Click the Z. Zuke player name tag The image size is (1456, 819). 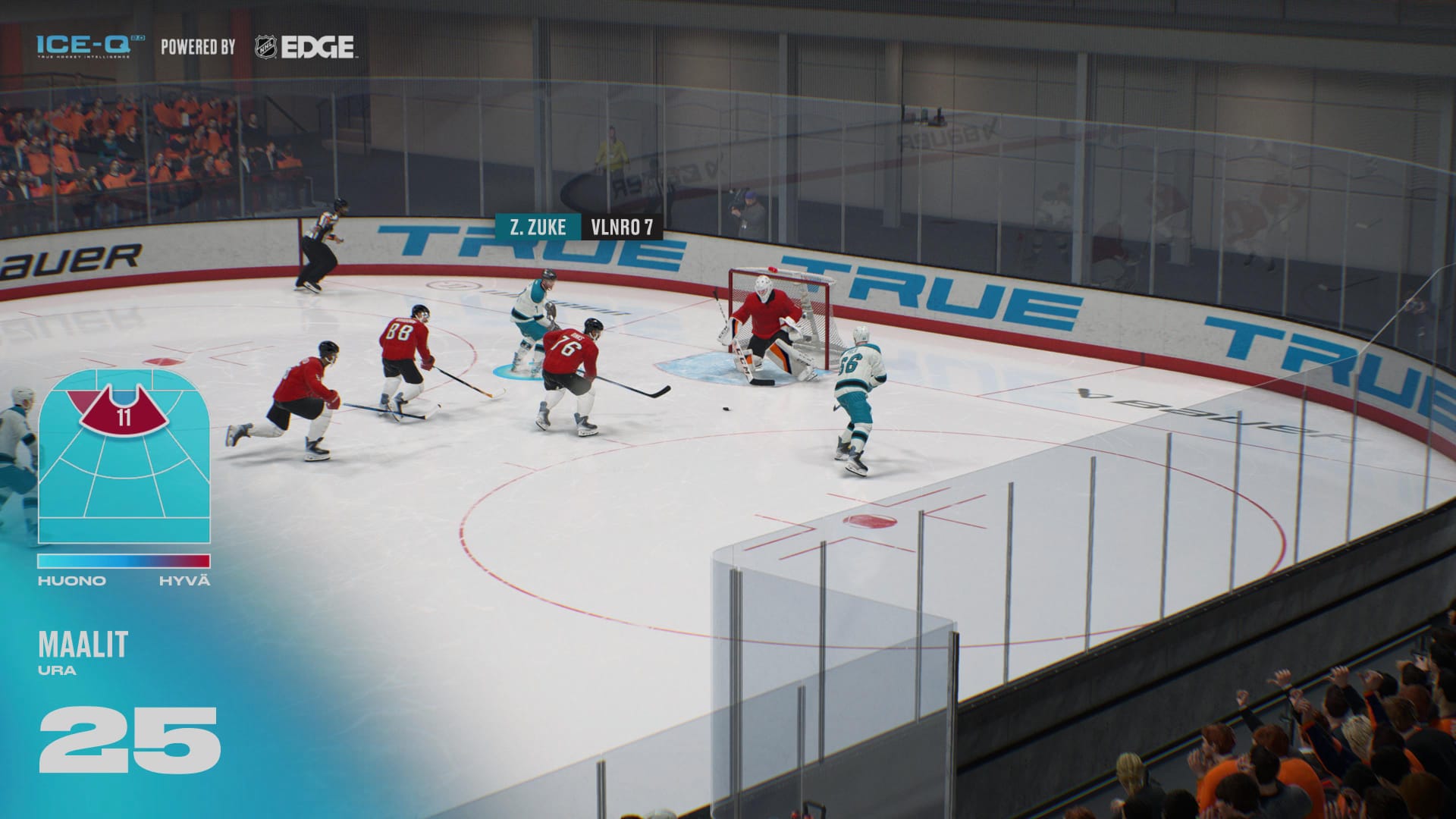tap(538, 227)
